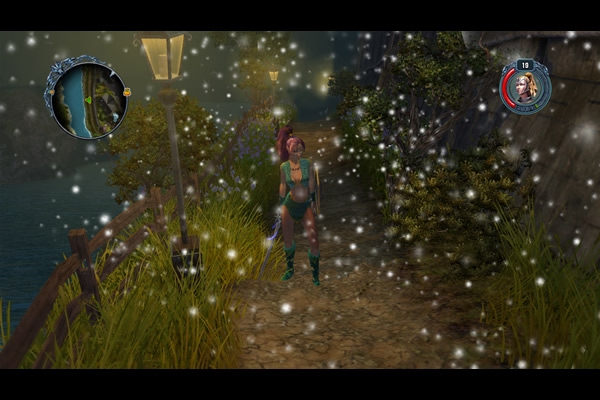Click the orange button on minimap's right edge
Image resolution: width=600 pixels, height=400 pixels.
point(126,92)
